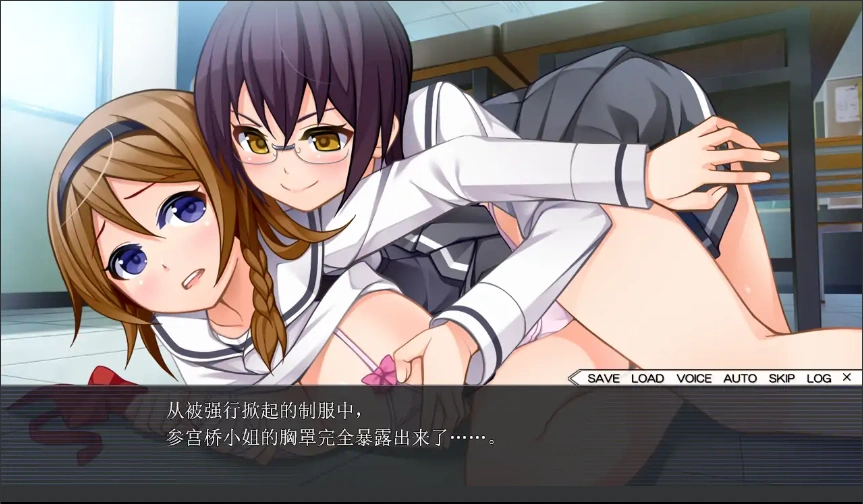Hide the text box with the X
The height and width of the screenshot is (504, 863).
[847, 377]
